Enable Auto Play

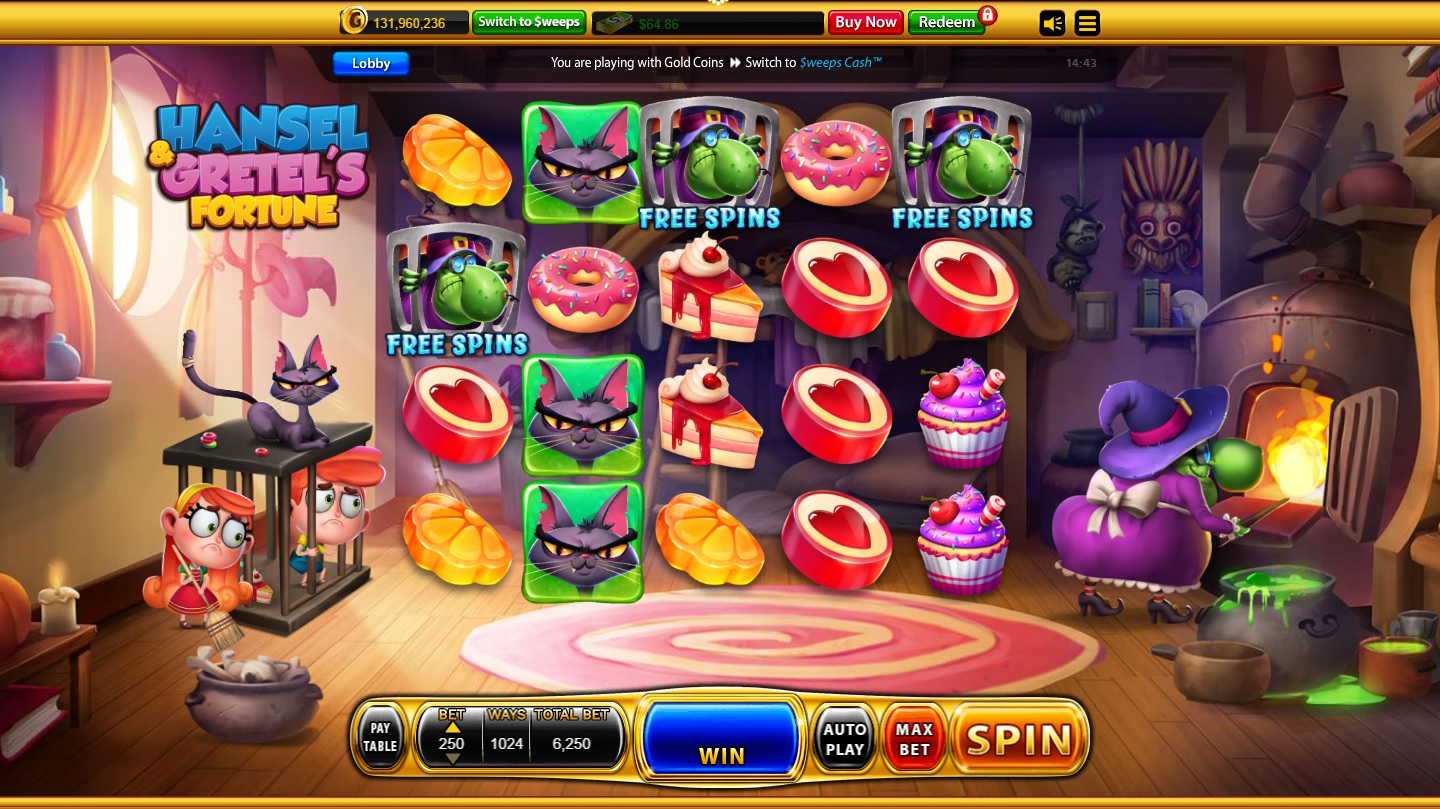click(844, 737)
